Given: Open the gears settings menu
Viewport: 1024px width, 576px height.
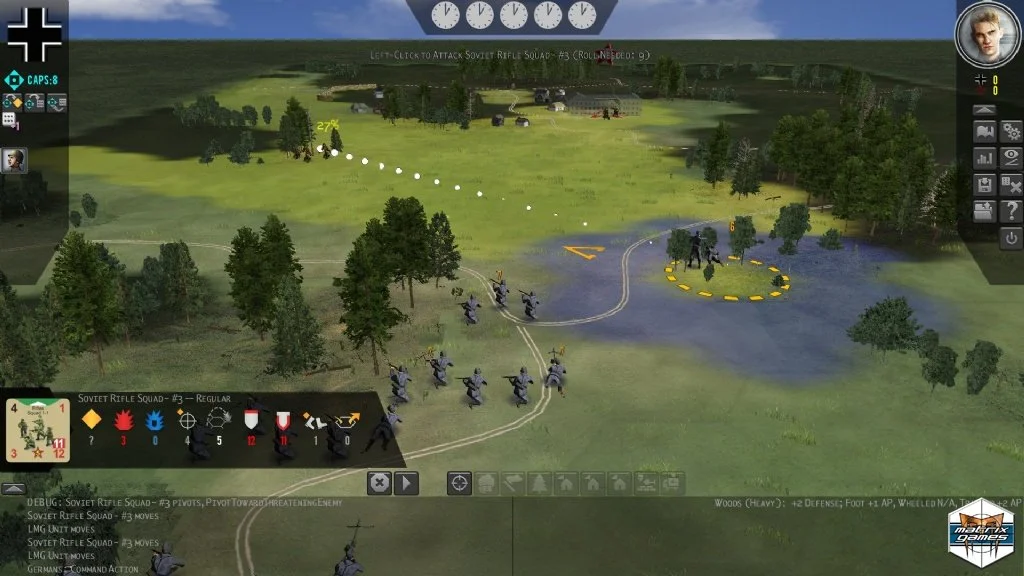Looking at the screenshot, I should [x=1011, y=132].
